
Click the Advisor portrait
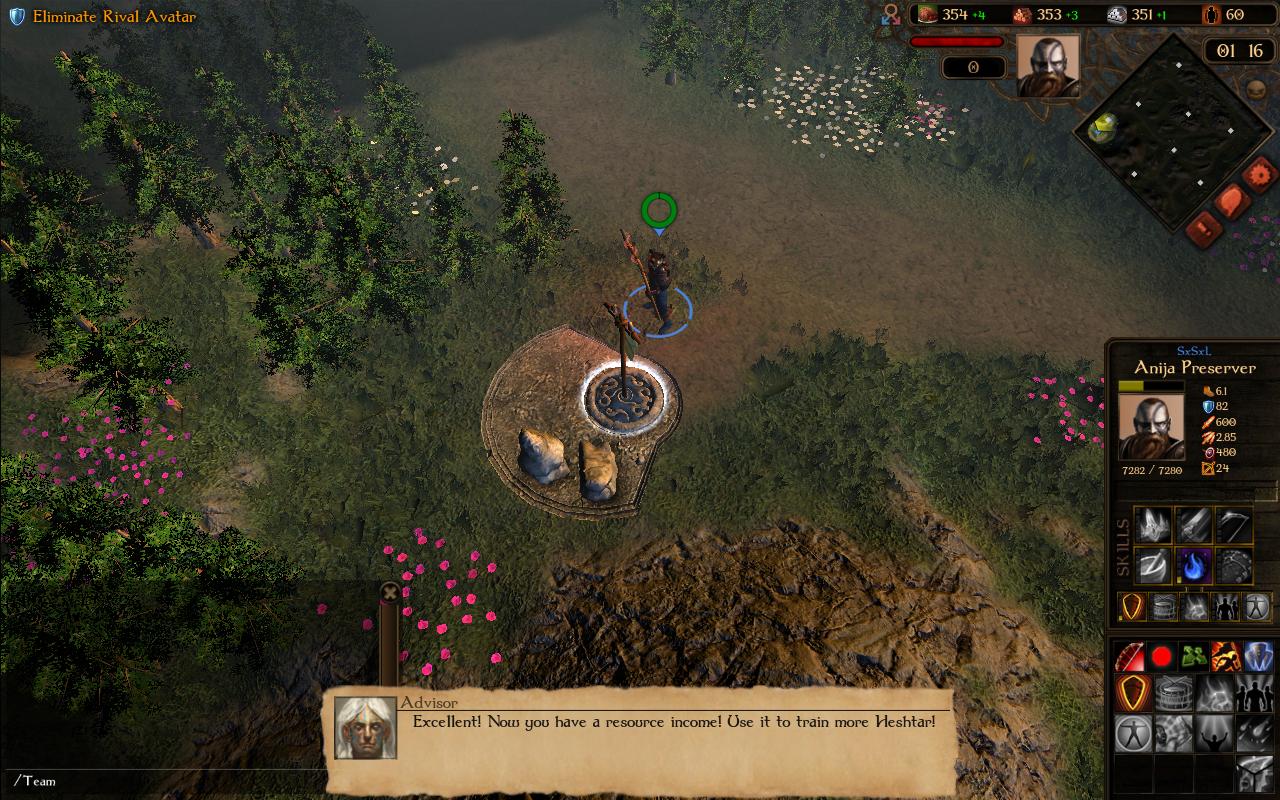[x=365, y=727]
